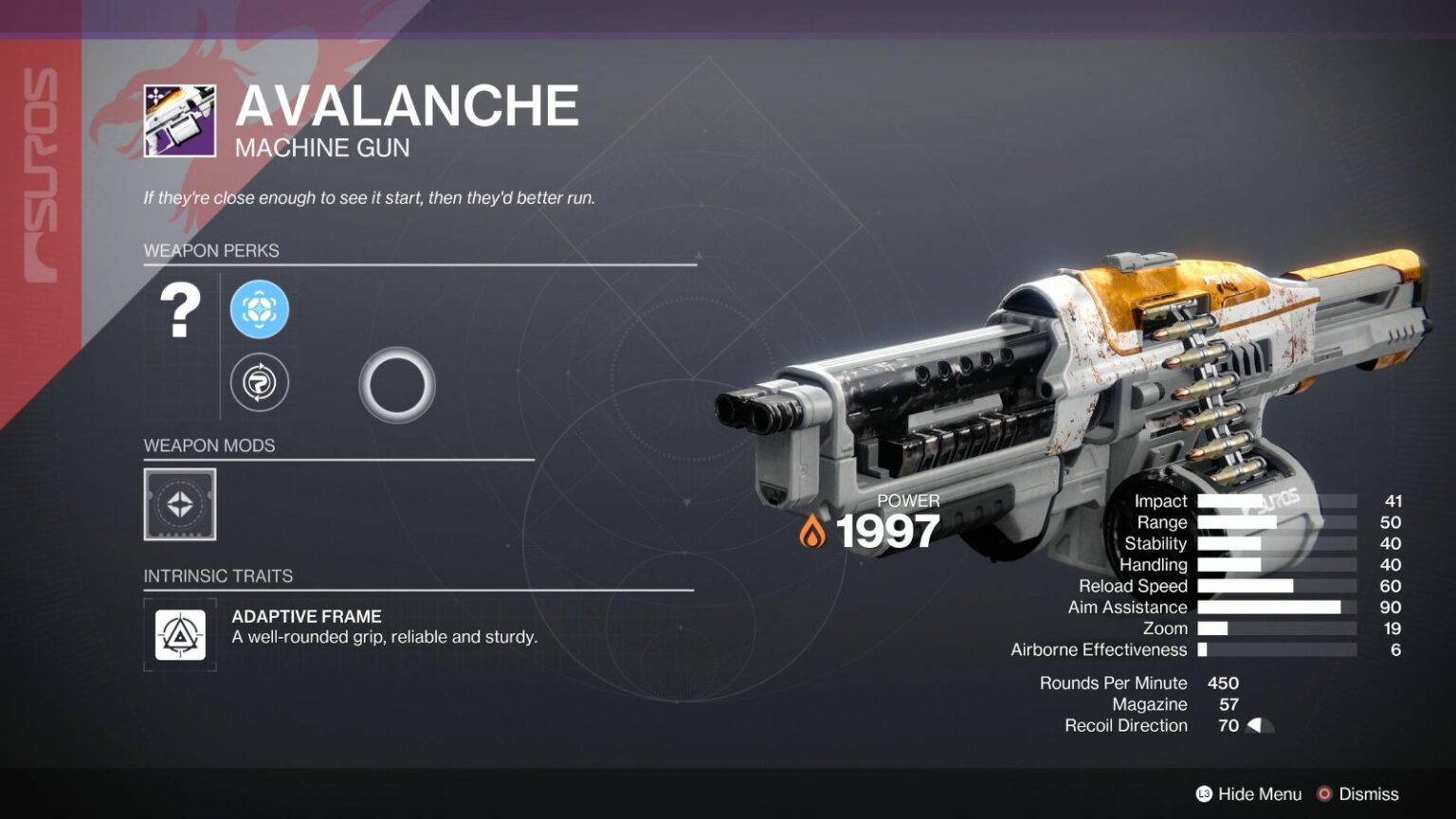1456x819 pixels.
Task: Select the Machine Gun type label
Action: click(x=321, y=148)
